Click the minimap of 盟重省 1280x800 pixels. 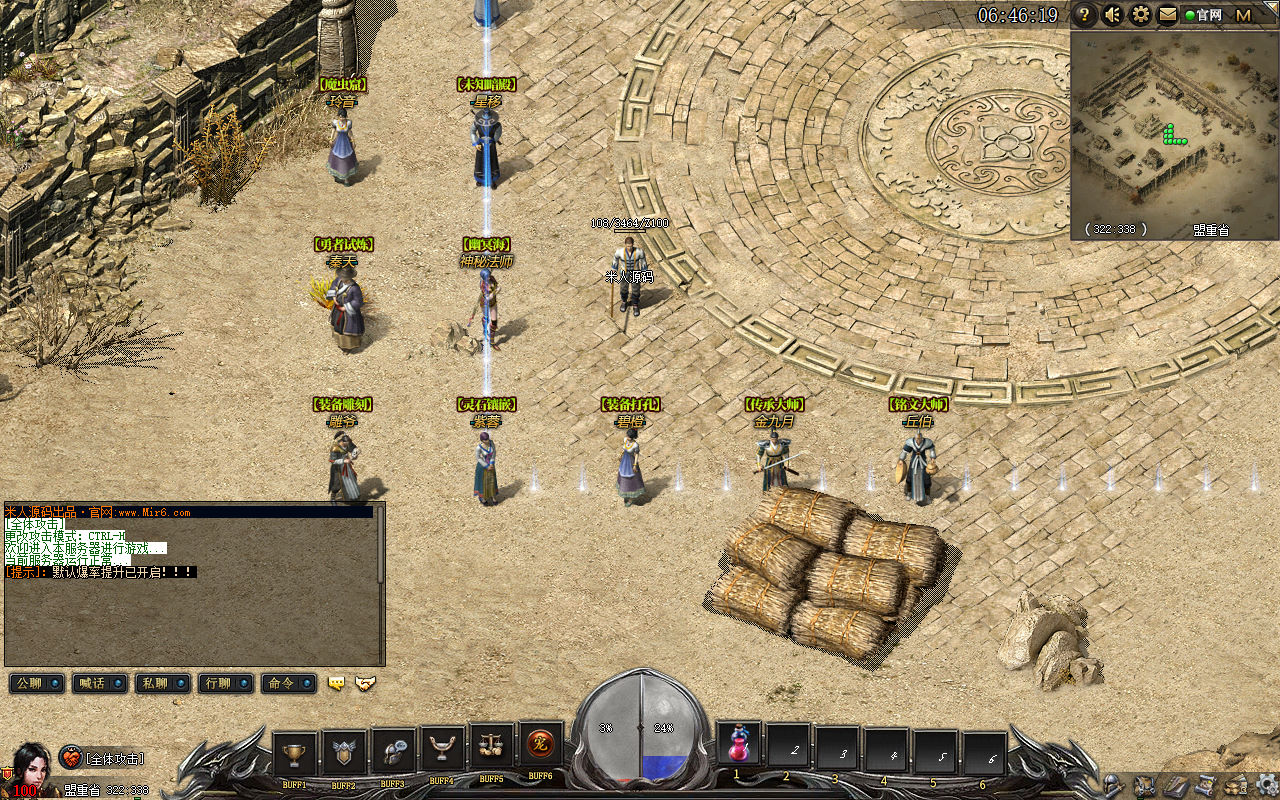click(1174, 125)
